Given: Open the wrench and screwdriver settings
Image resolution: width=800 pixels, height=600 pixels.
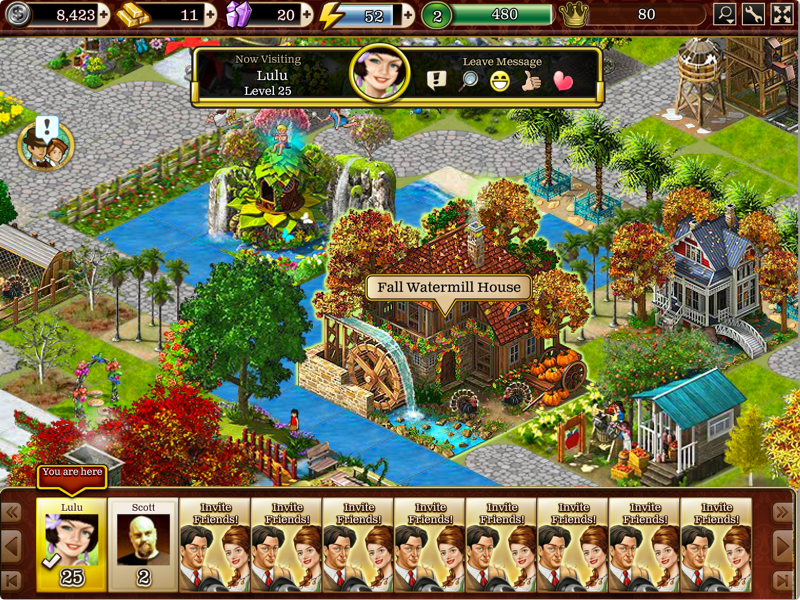Looking at the screenshot, I should point(754,15).
